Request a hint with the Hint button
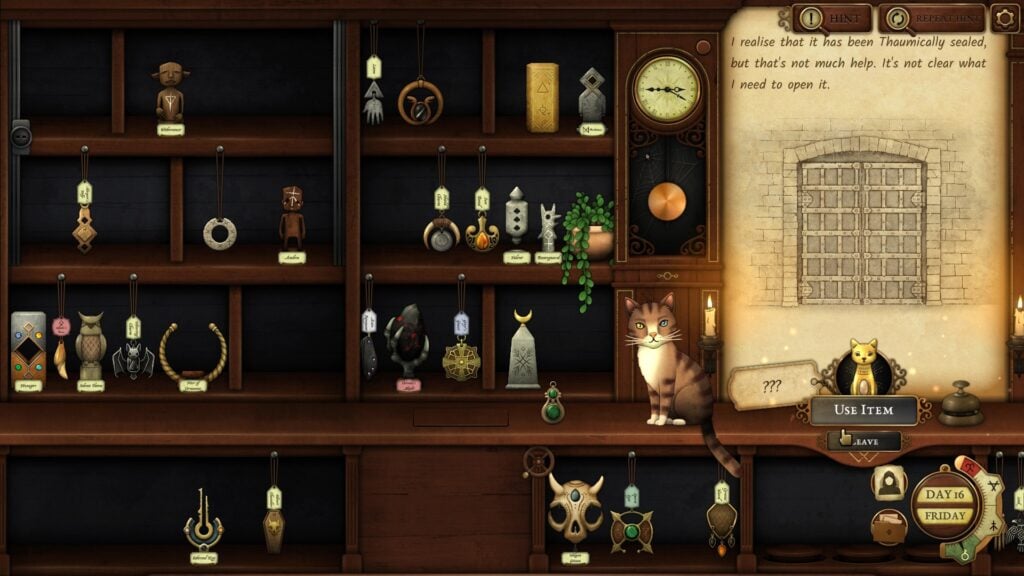 831,18
